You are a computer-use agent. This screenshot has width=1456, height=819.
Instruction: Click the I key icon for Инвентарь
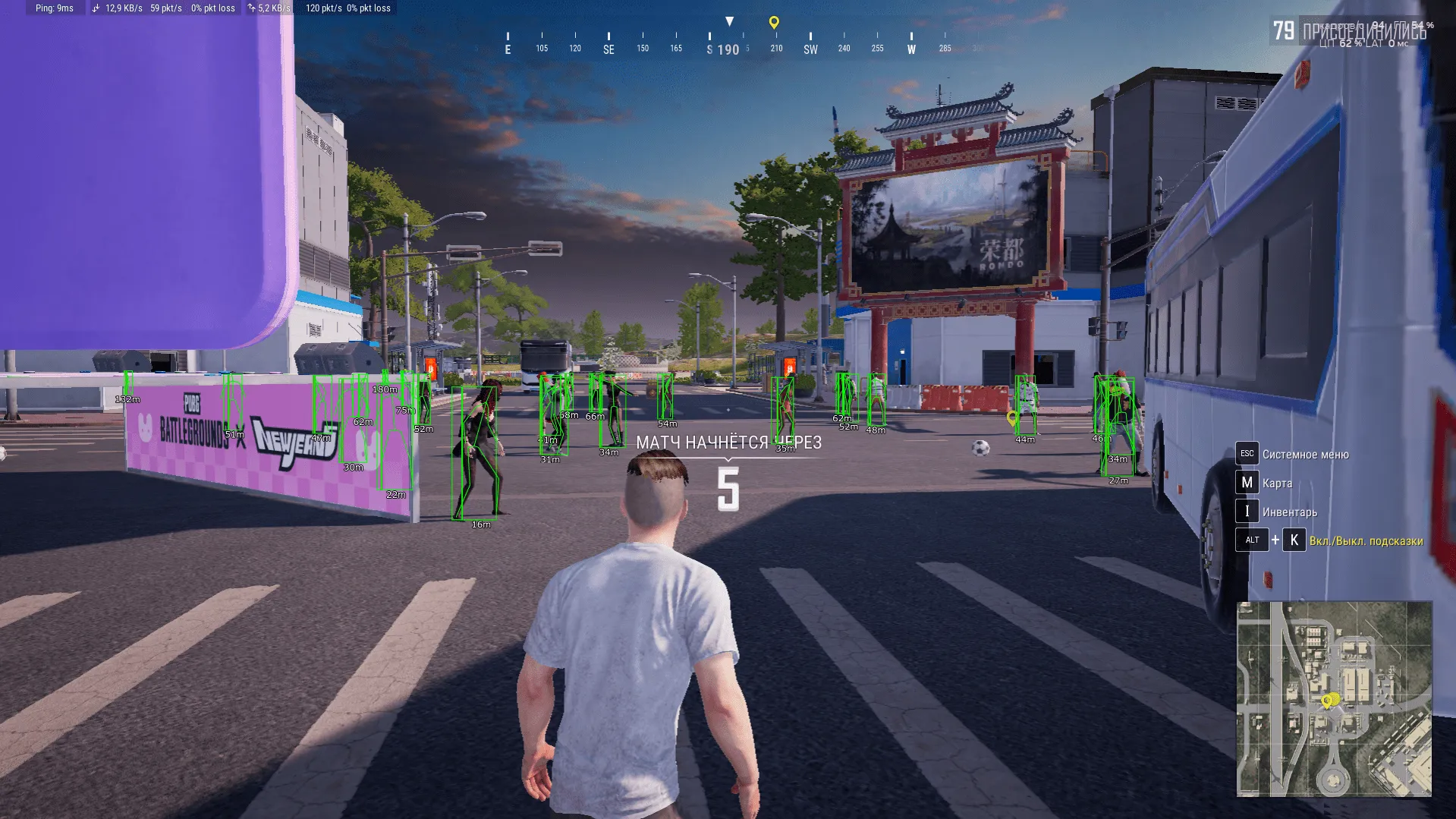tap(1247, 511)
